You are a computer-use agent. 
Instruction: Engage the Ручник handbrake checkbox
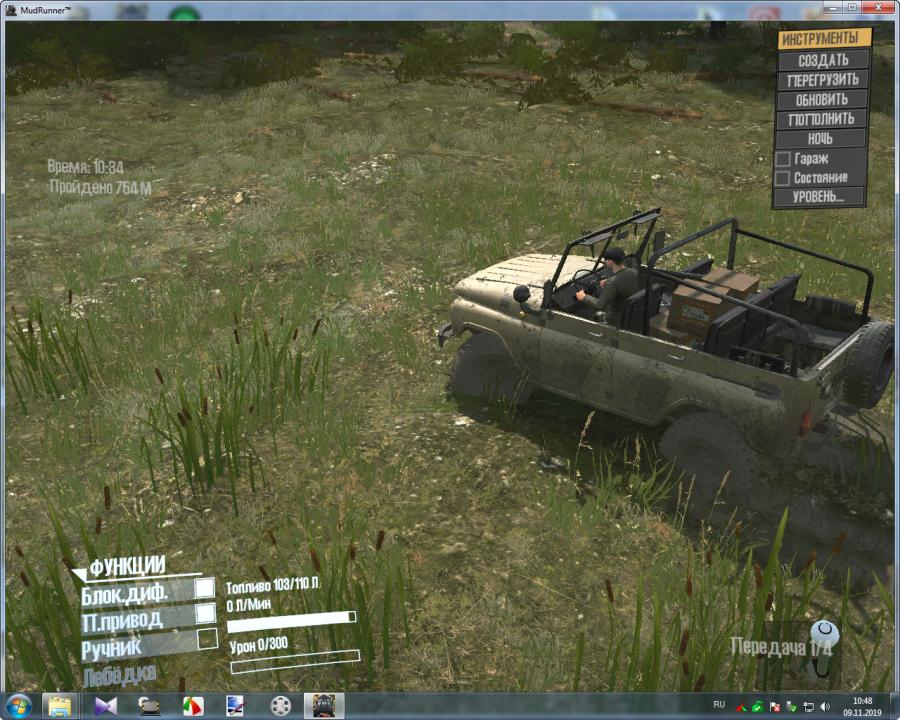coord(207,639)
